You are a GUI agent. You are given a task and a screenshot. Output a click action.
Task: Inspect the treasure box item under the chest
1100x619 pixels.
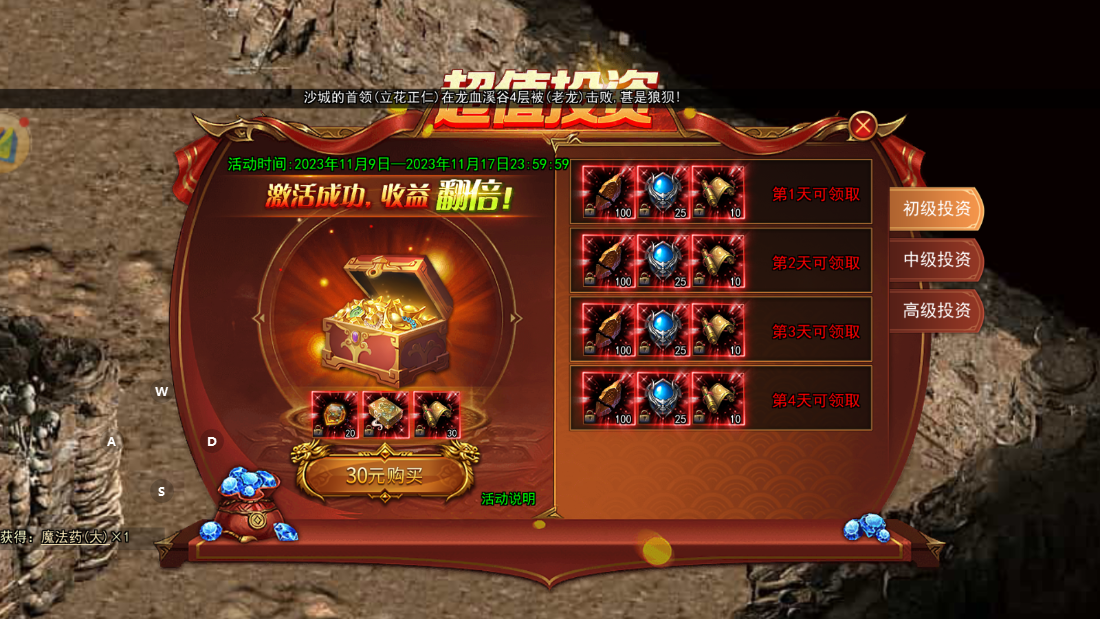pyautogui.click(x=386, y=415)
